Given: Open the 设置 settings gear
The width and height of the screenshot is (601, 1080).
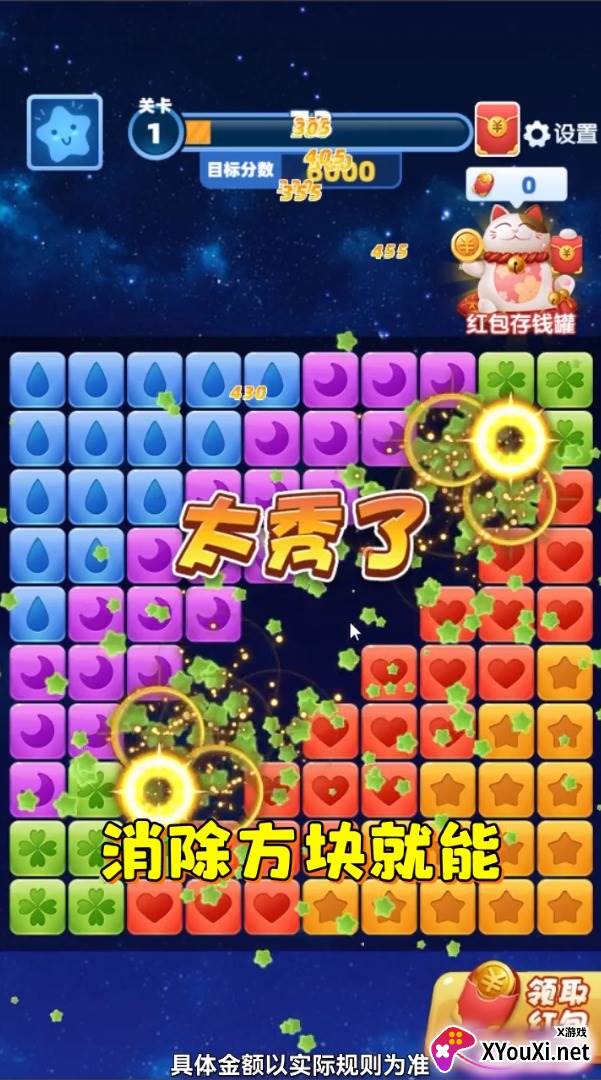Looking at the screenshot, I should tap(560, 134).
